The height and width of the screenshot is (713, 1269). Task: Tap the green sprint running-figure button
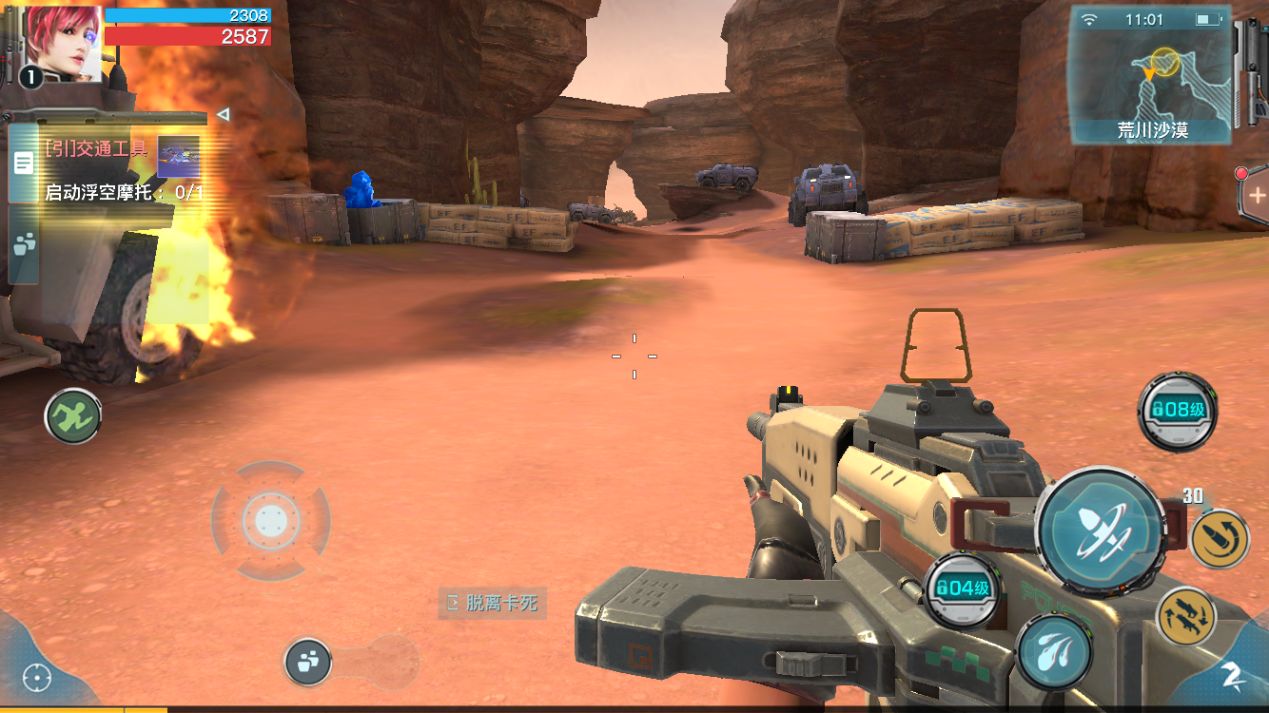click(x=73, y=416)
